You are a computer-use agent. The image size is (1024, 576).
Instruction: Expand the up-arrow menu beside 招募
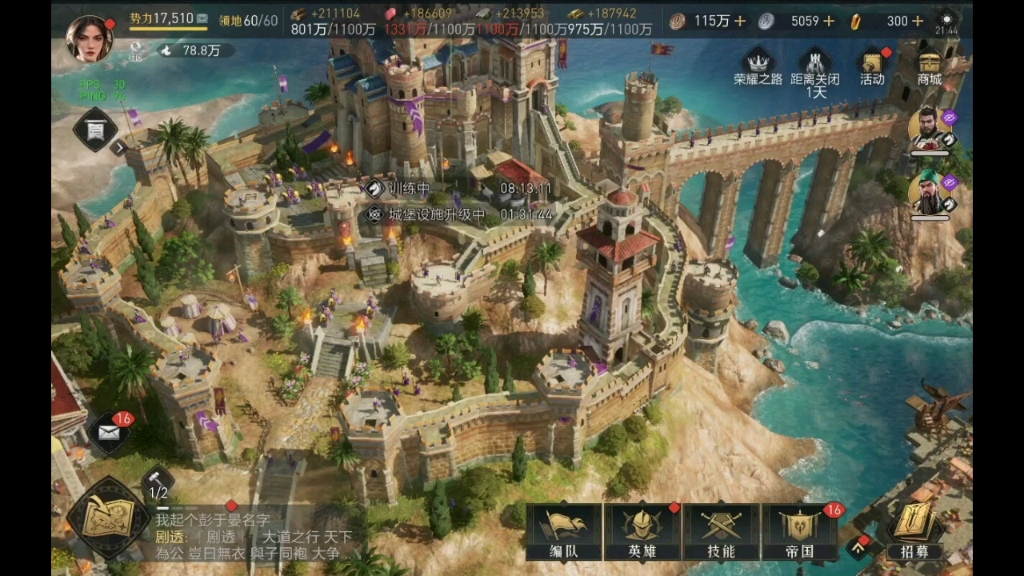click(859, 546)
